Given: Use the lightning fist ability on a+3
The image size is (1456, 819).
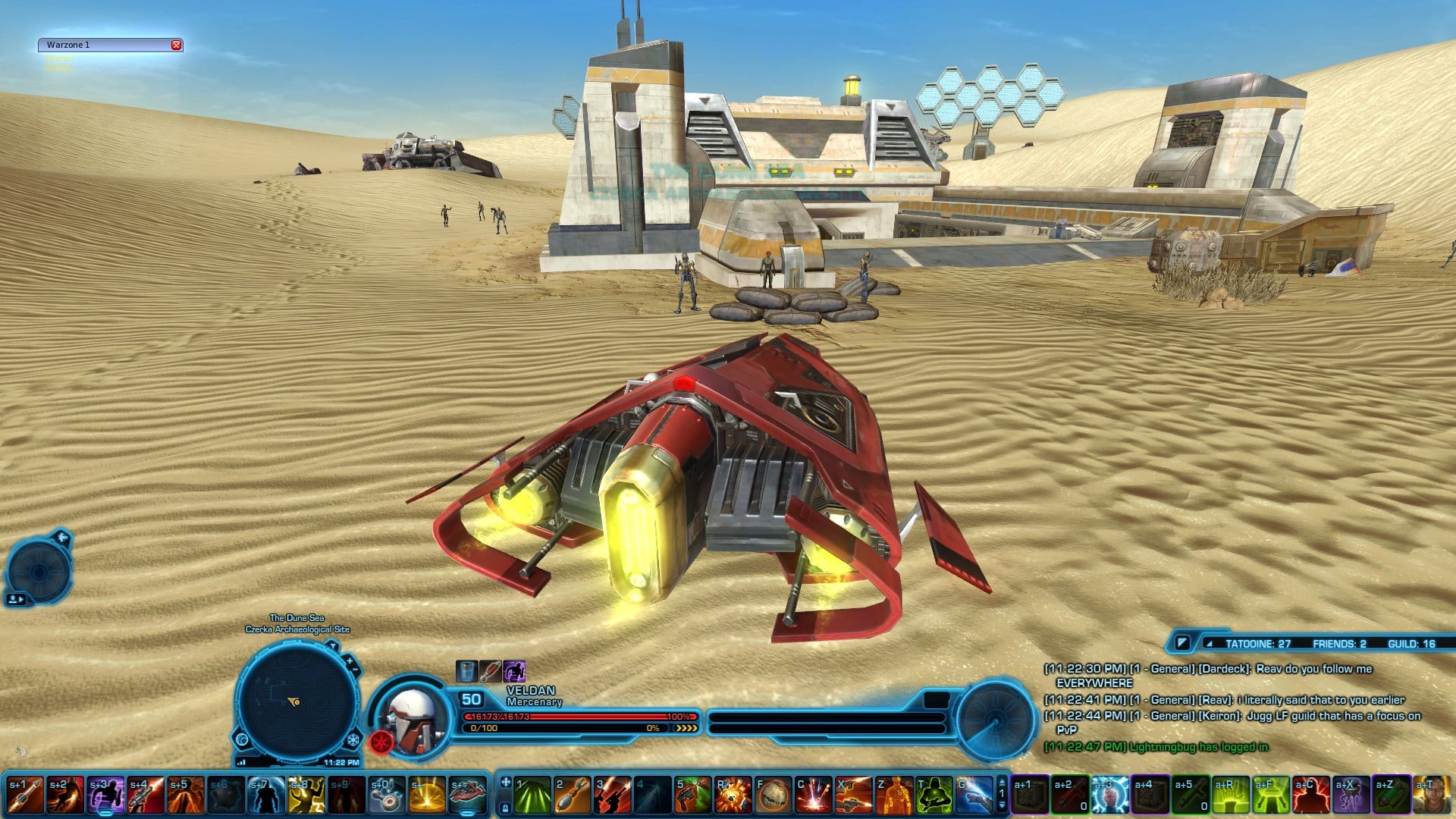Looking at the screenshot, I should (x=1110, y=795).
